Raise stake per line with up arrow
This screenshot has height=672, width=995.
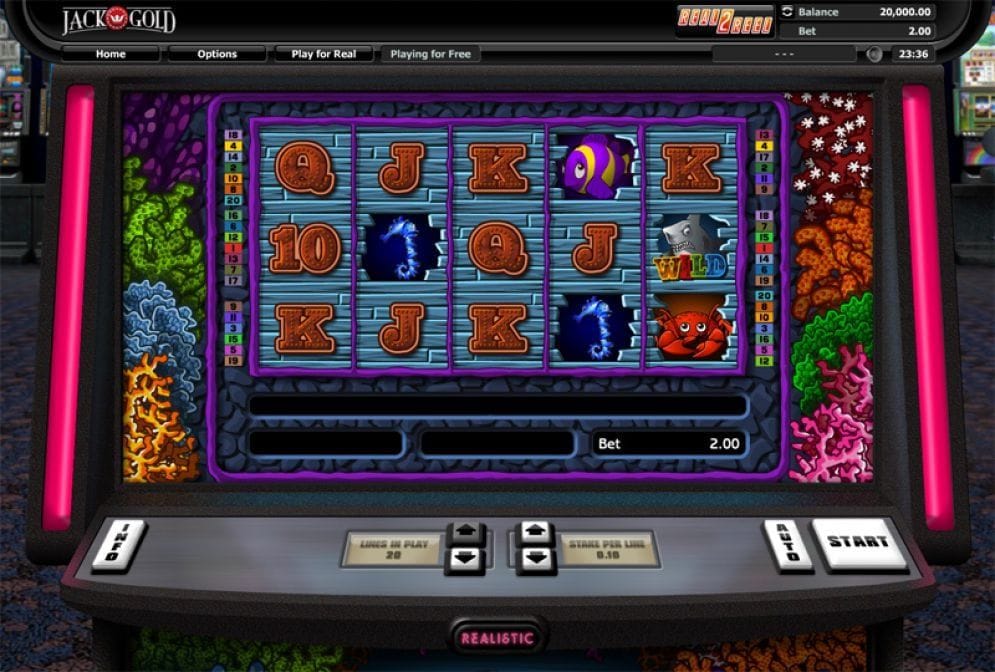point(536,532)
